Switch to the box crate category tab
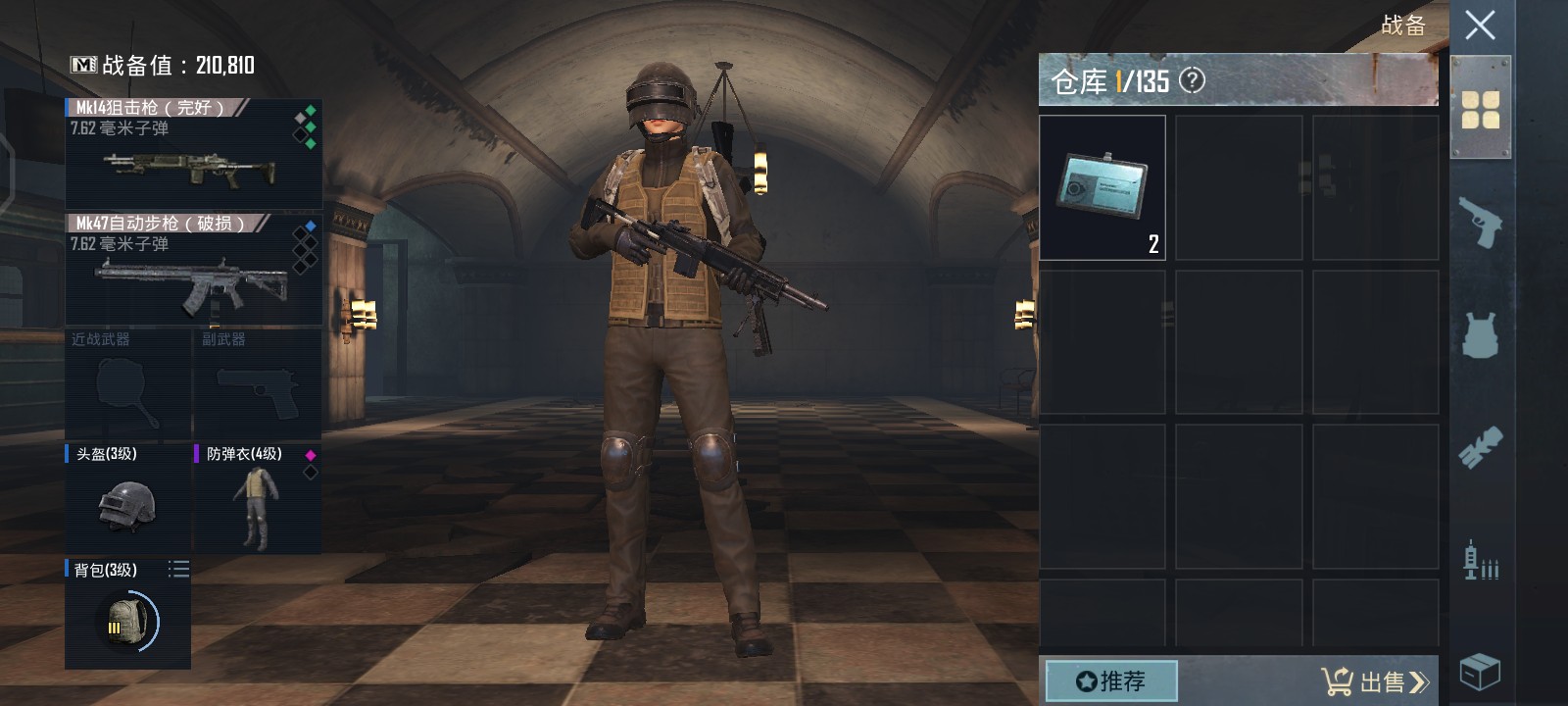 [1480, 672]
